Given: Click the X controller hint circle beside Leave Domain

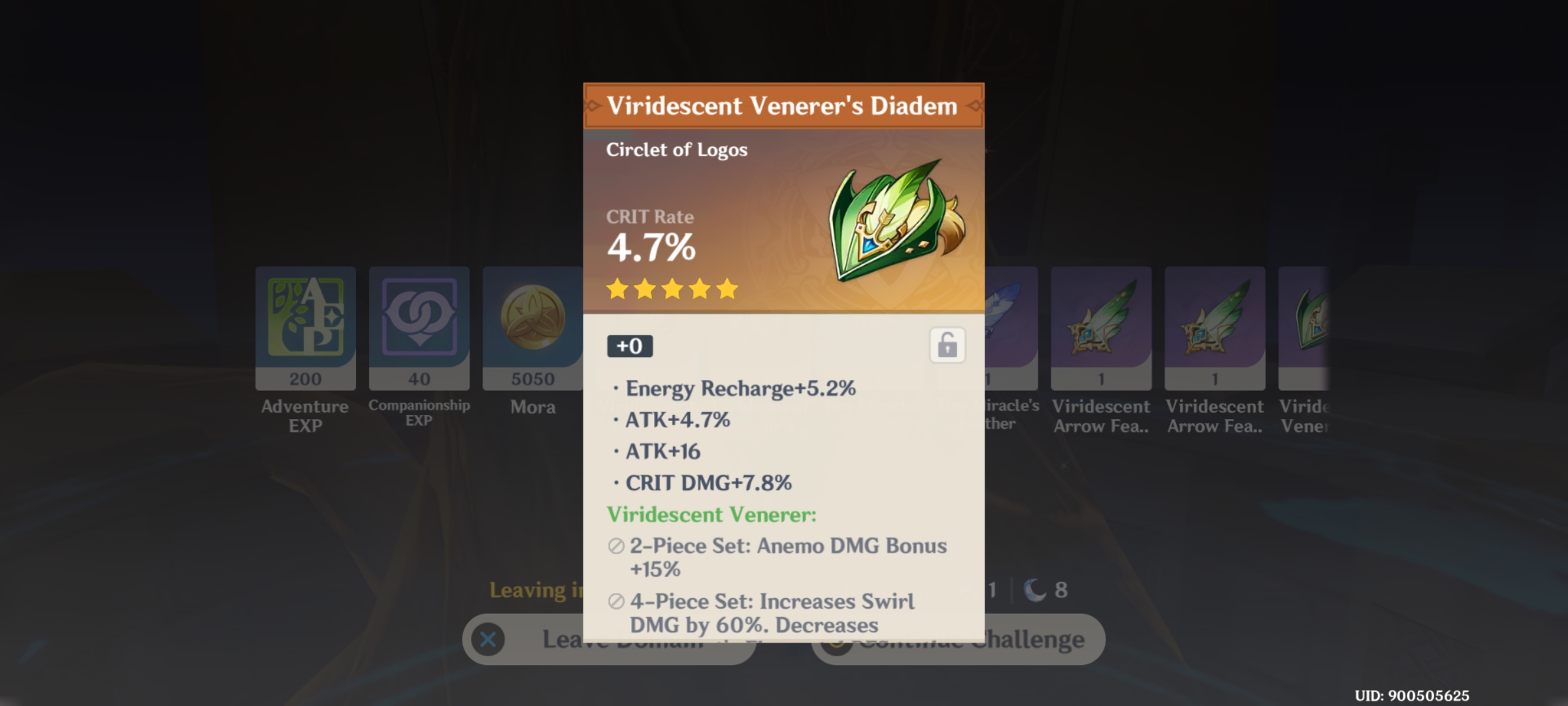Looking at the screenshot, I should 487,639.
